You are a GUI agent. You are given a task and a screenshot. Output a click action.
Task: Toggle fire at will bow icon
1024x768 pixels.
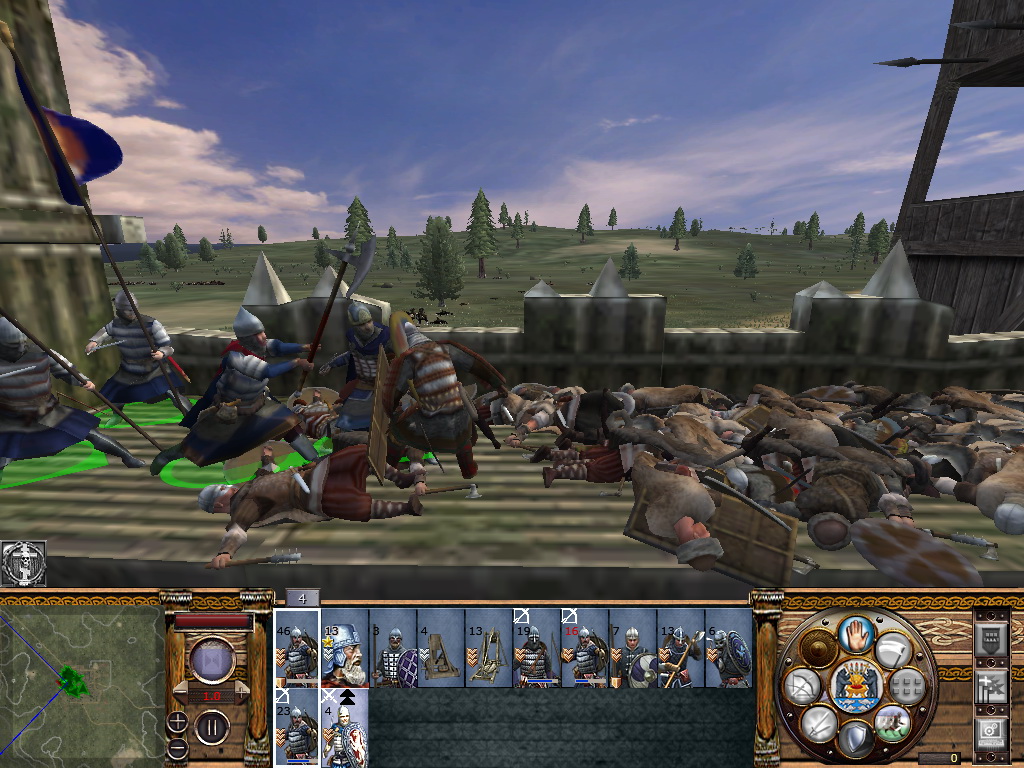coord(802,688)
